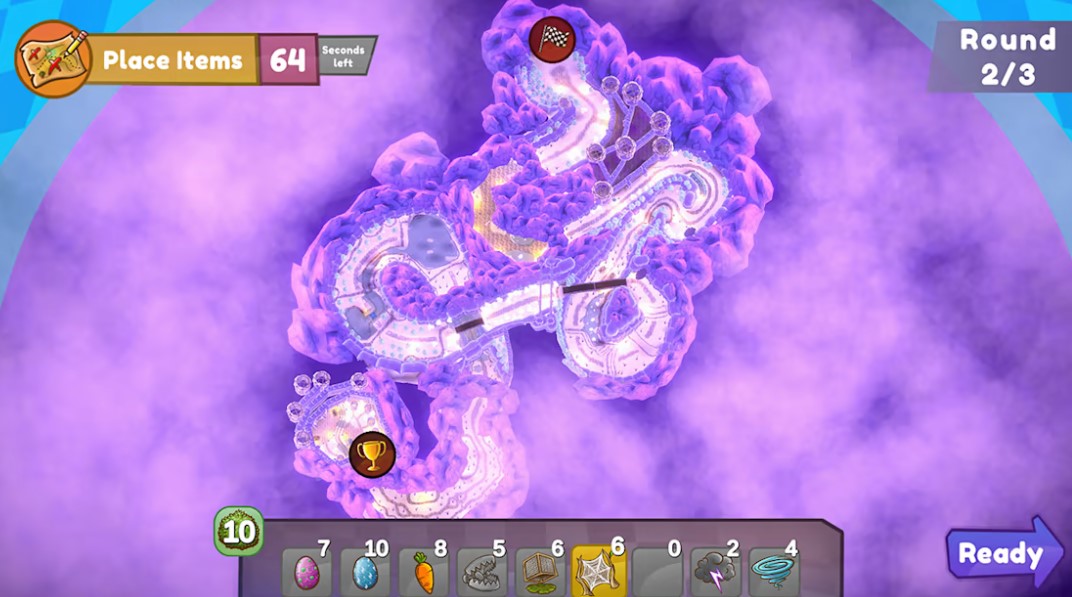This screenshot has height=597, width=1072.
Task: Pick the carrot item slot
Action: coord(424,572)
